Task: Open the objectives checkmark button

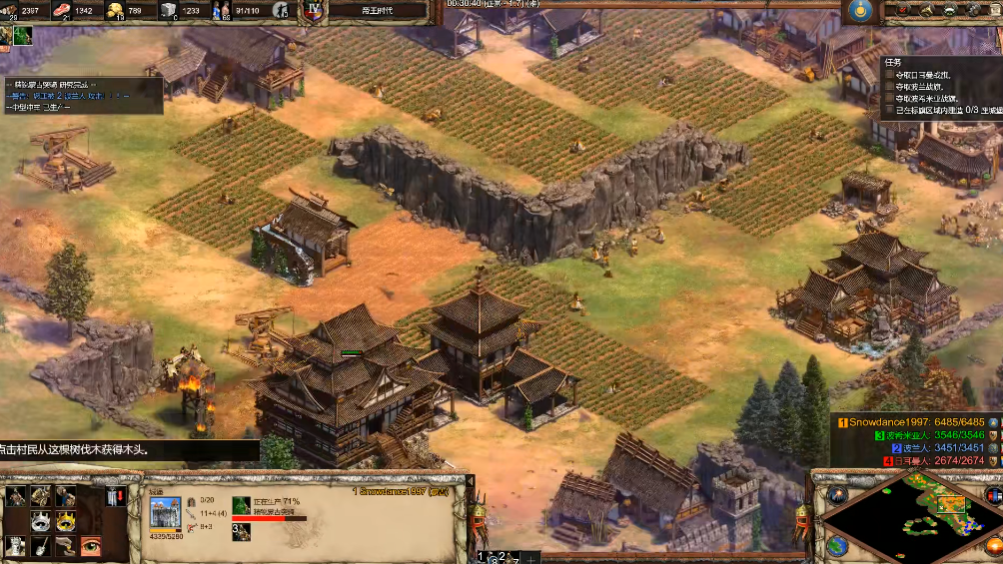Action: (901, 10)
